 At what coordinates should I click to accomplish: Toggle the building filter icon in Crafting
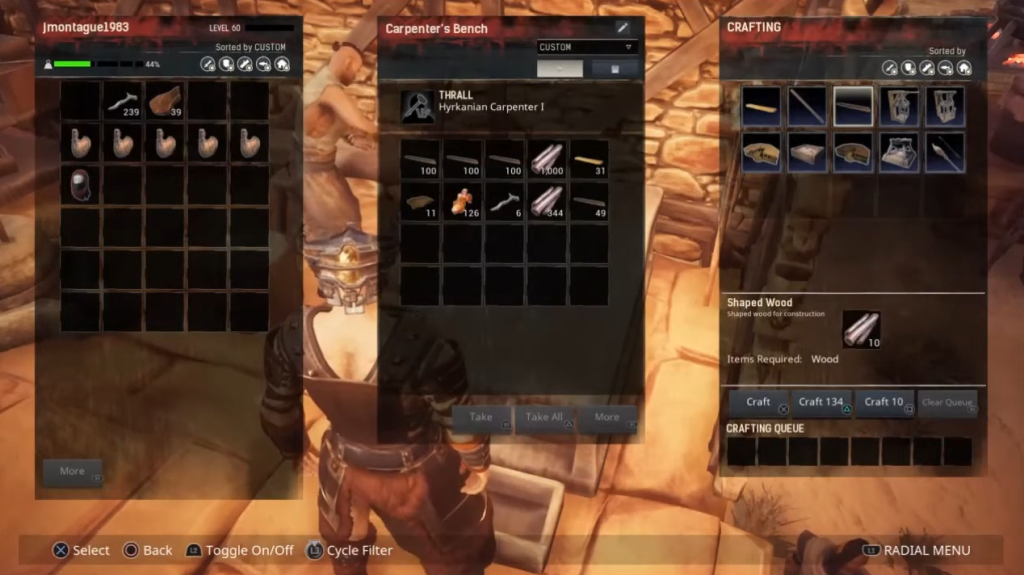coord(964,68)
